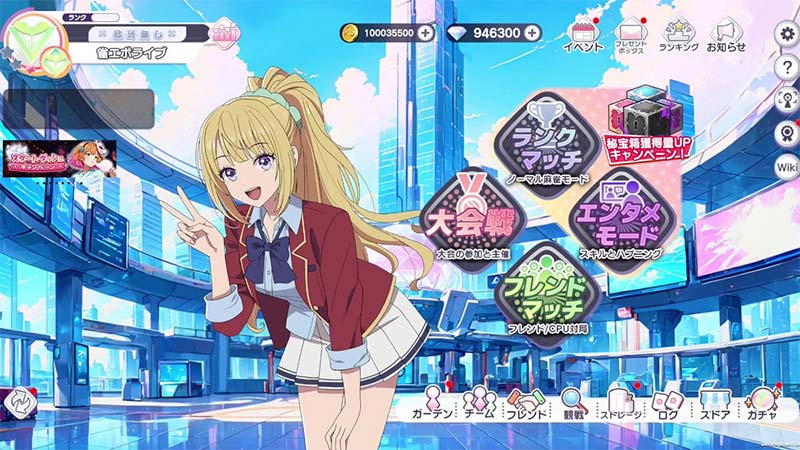Check the プレゼントボックス present box
This screenshot has height=450, width=800.
[x=632, y=38]
